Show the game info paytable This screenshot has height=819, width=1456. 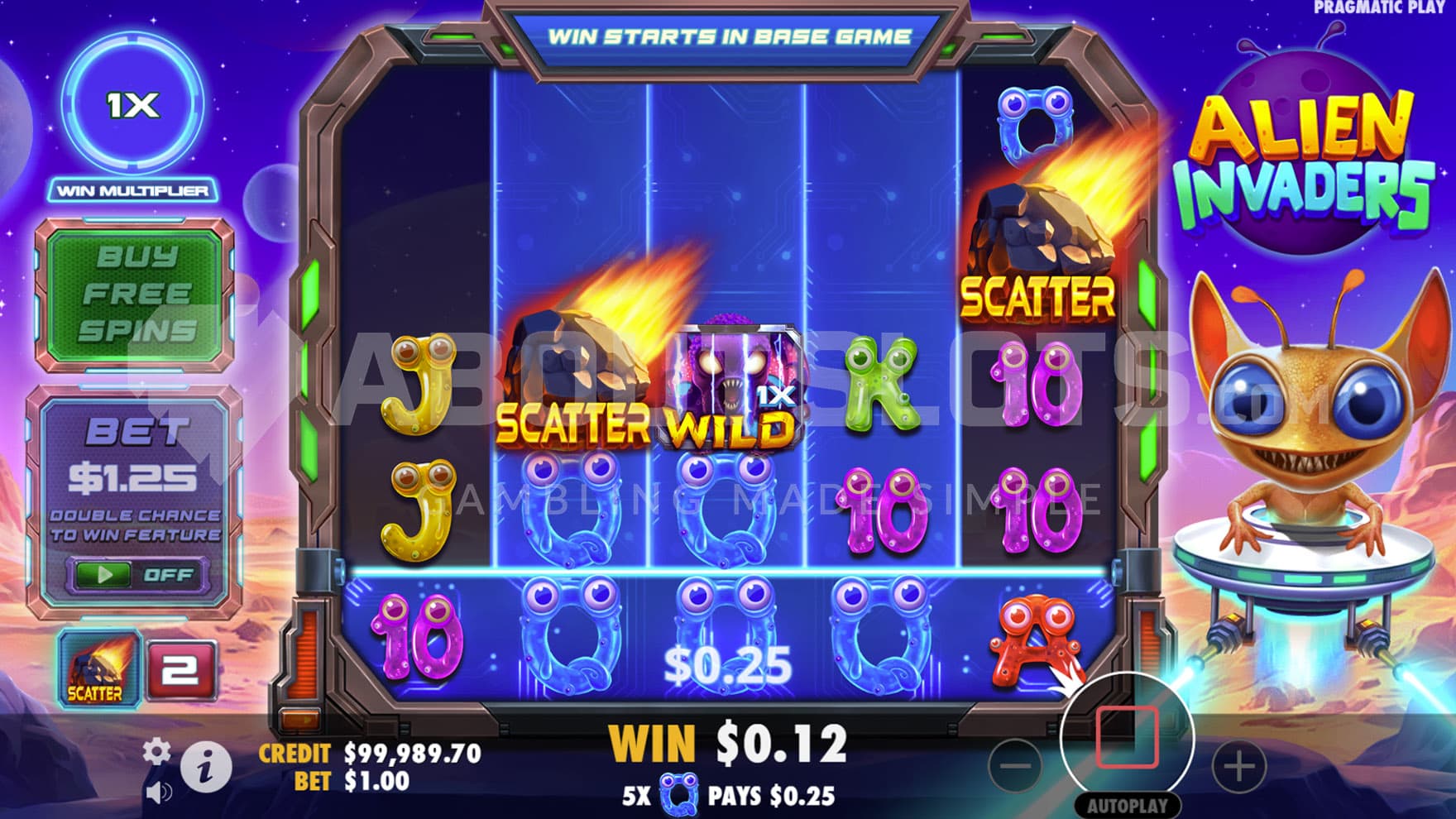coord(205,766)
